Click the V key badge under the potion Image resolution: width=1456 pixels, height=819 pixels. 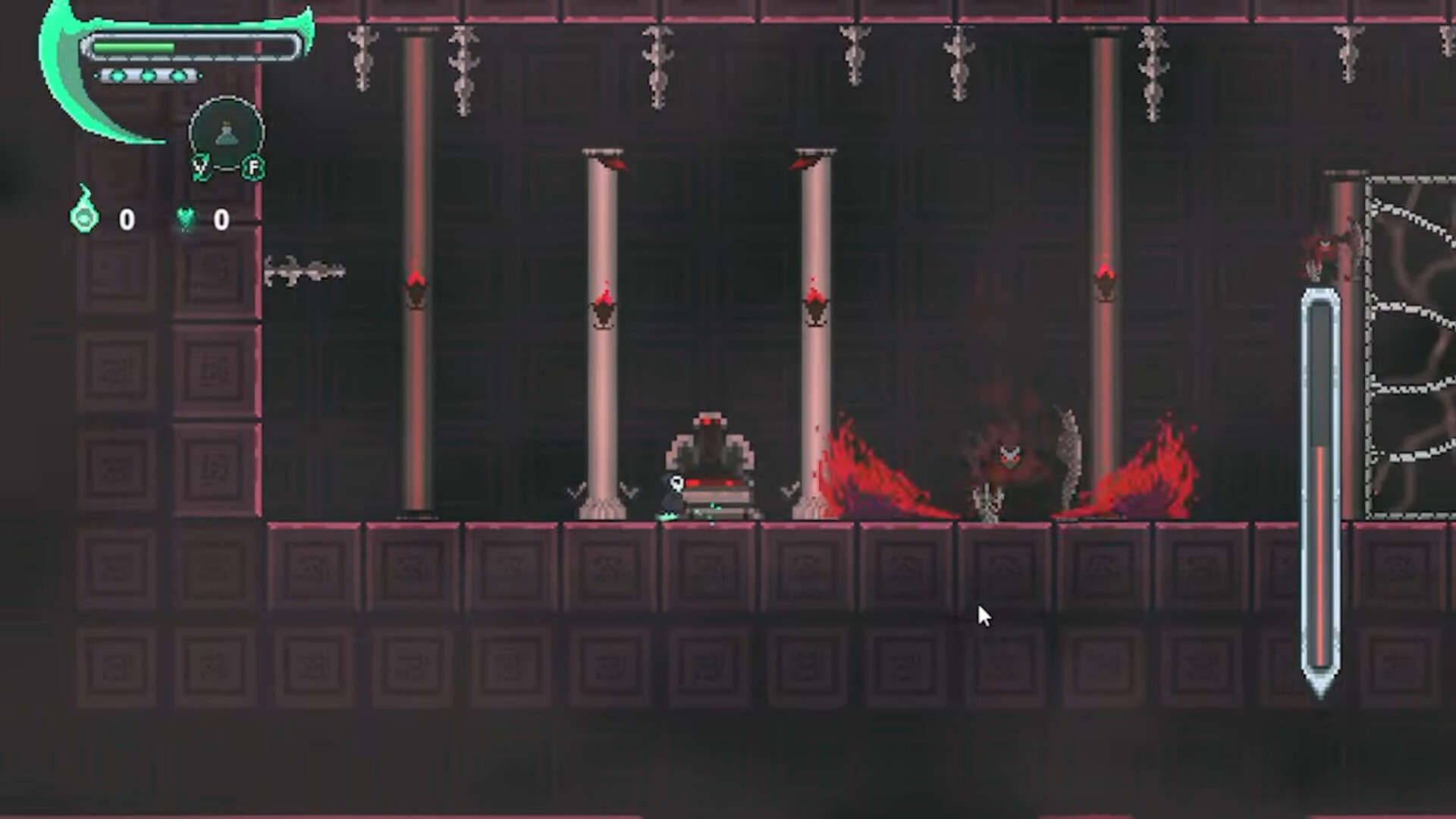[x=201, y=167]
